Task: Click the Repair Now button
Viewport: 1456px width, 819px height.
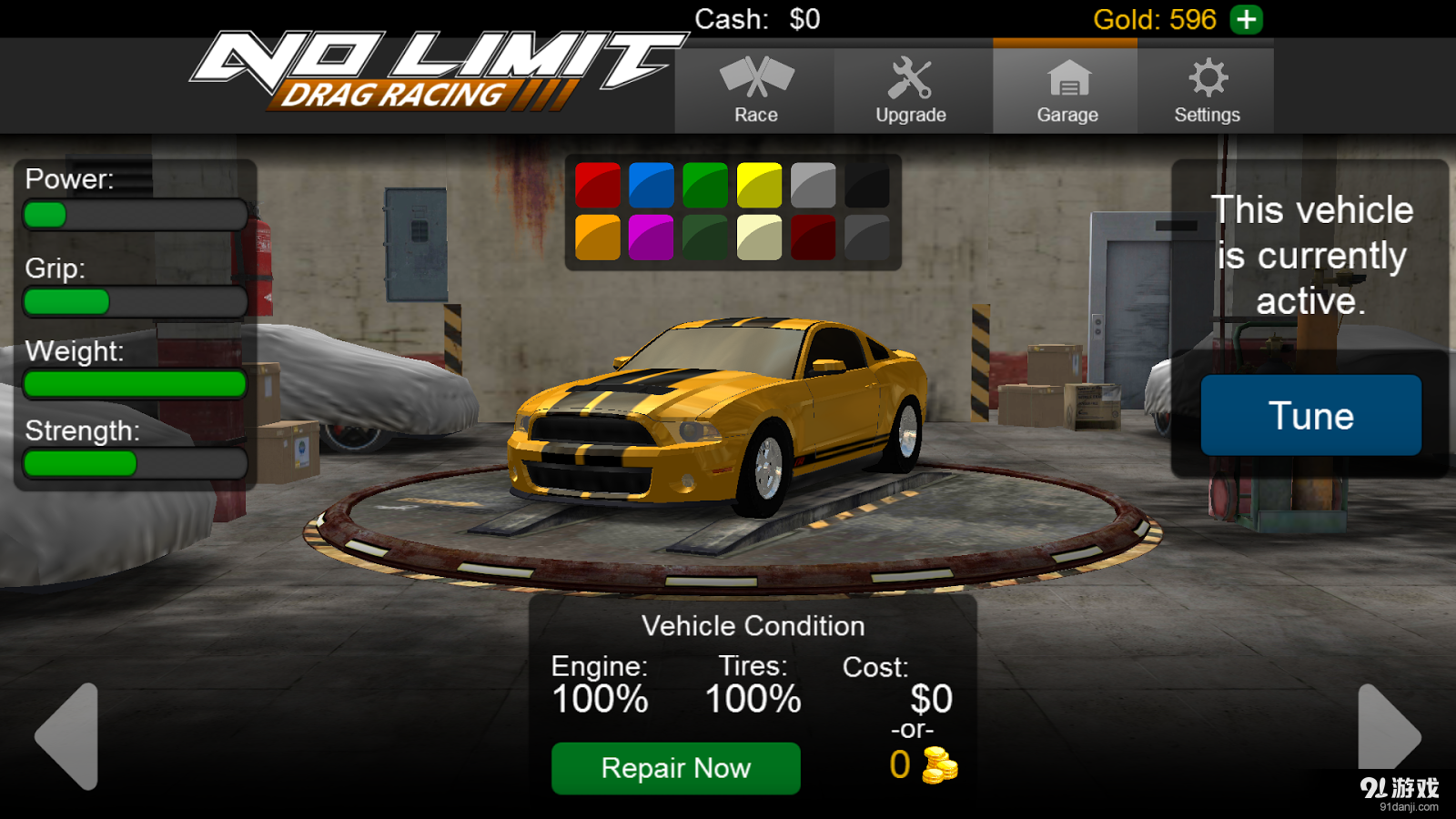Action: [675, 768]
